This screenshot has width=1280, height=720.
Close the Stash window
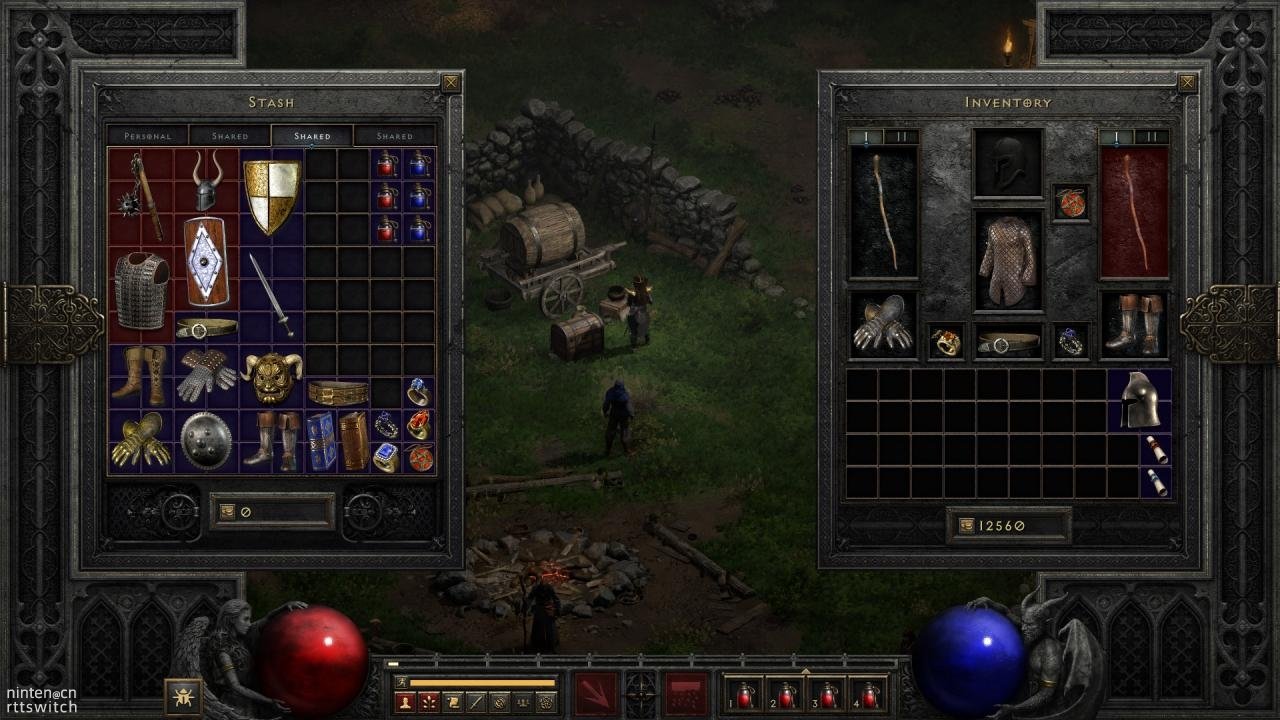[451, 83]
